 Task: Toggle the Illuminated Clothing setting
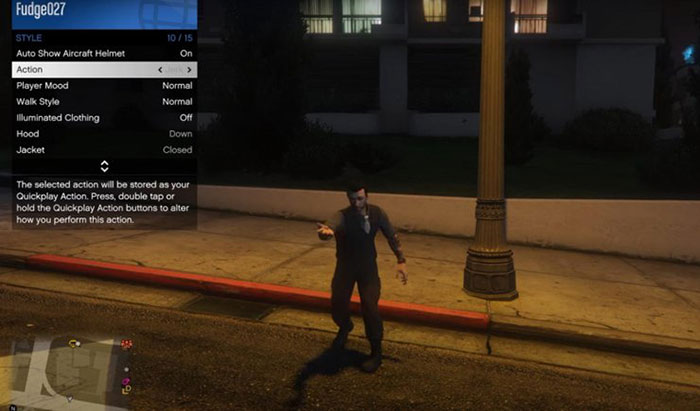click(x=104, y=118)
